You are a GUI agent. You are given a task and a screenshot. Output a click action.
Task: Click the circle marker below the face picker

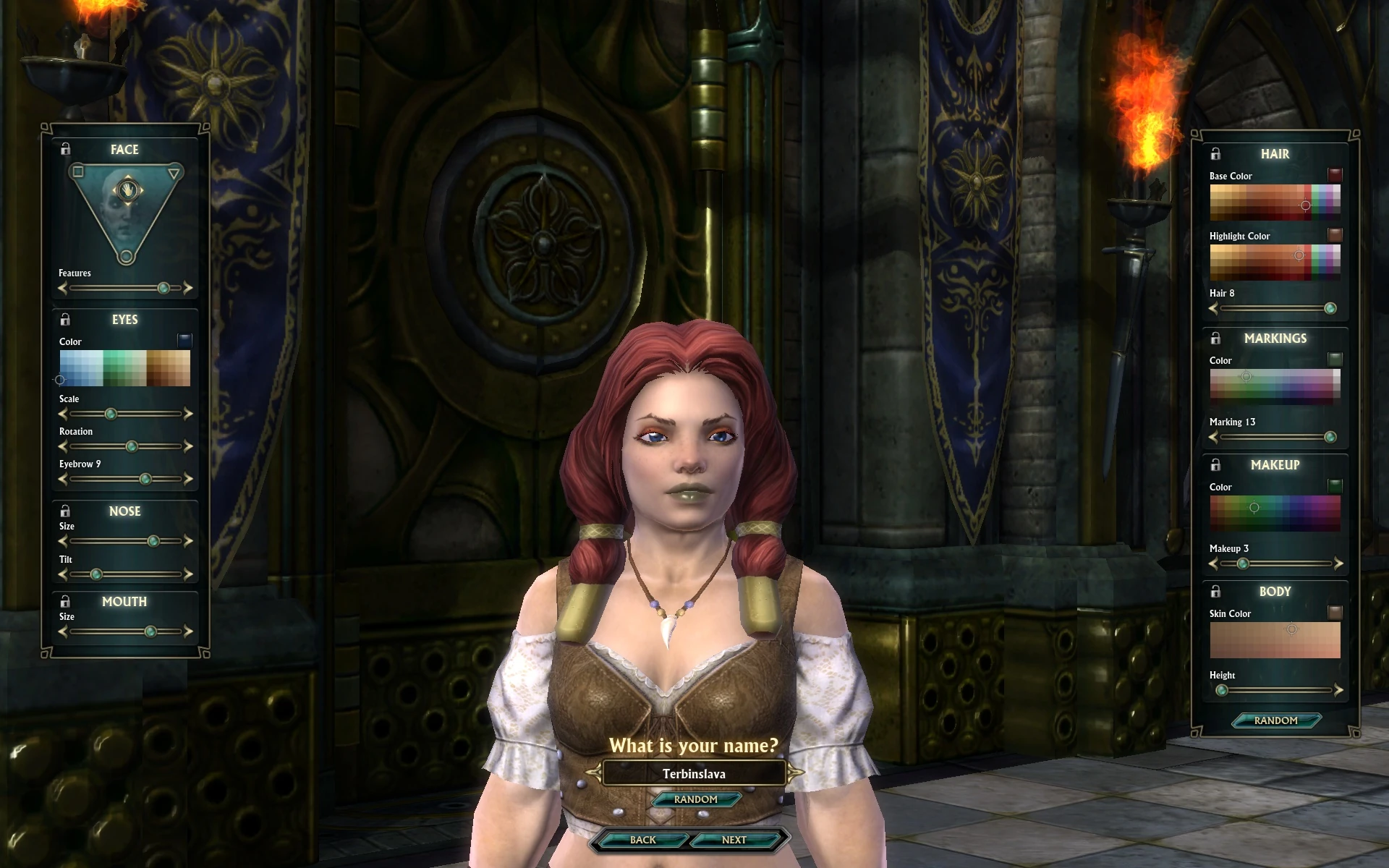(126, 258)
